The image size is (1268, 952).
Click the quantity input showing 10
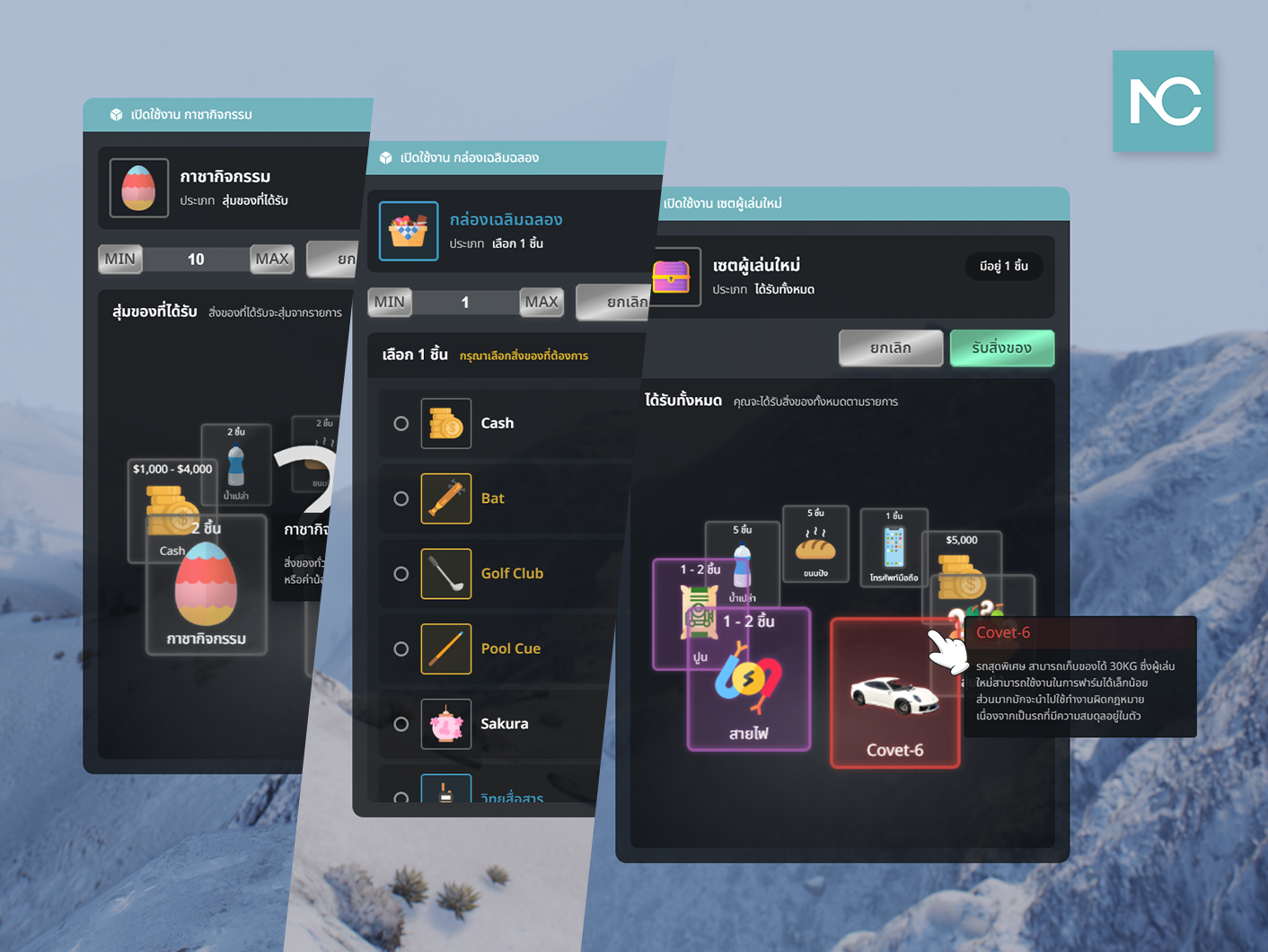pyautogui.click(x=196, y=259)
